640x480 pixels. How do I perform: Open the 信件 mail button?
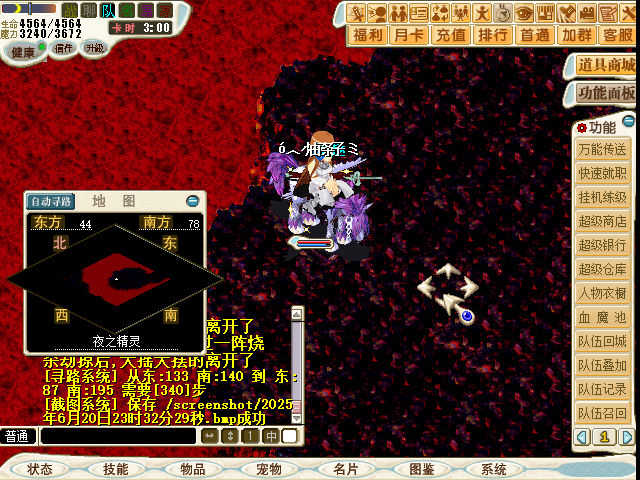[x=63, y=48]
